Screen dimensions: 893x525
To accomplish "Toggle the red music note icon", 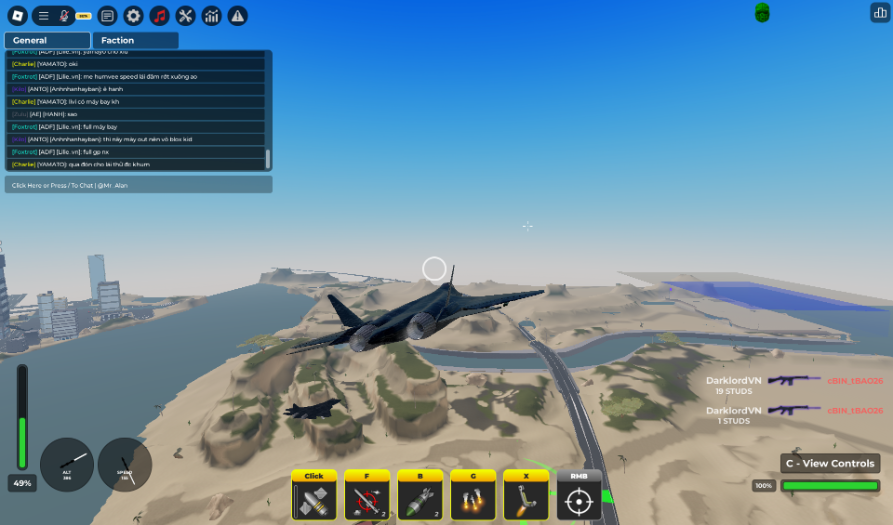I will (160, 15).
